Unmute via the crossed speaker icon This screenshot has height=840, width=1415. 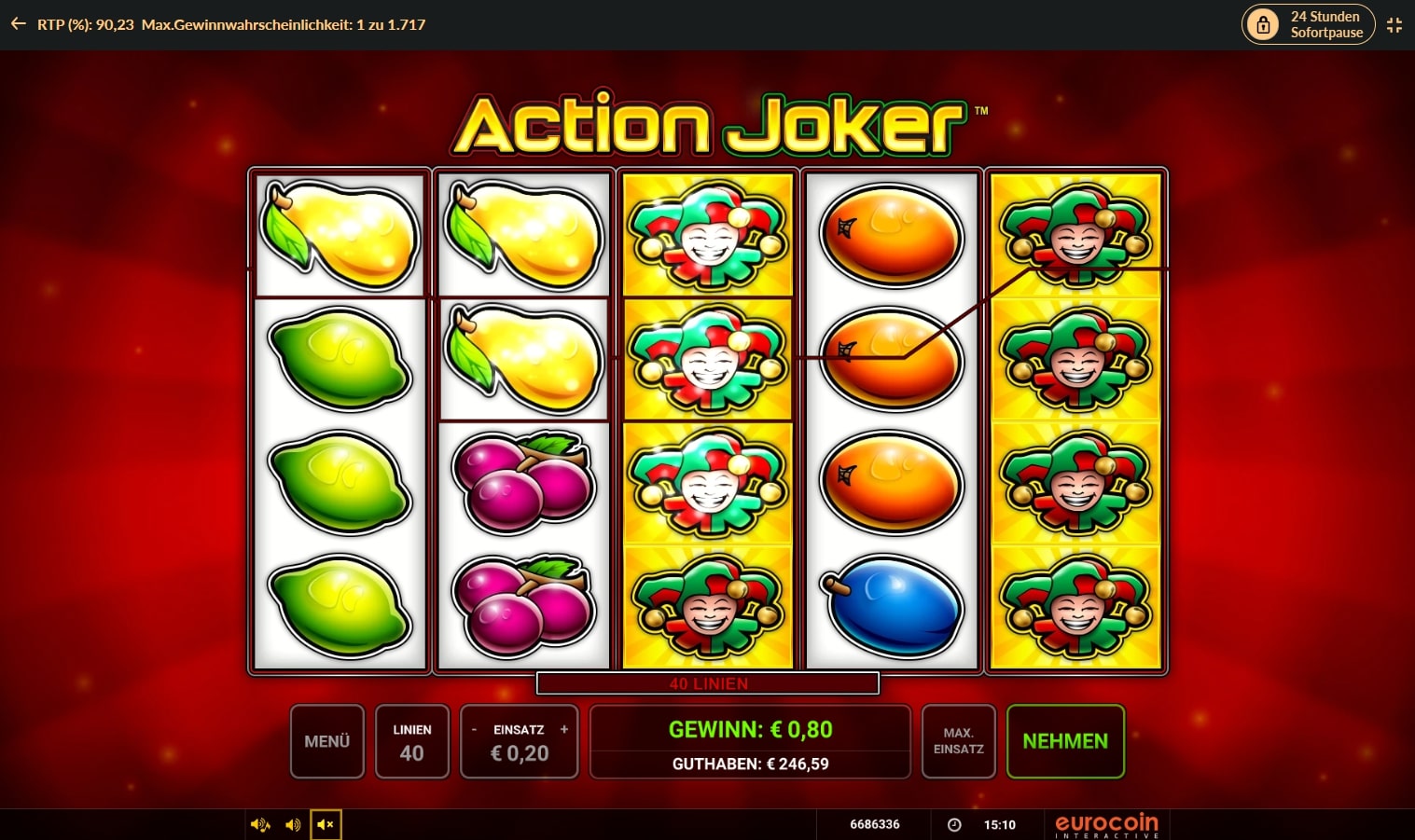(x=326, y=824)
